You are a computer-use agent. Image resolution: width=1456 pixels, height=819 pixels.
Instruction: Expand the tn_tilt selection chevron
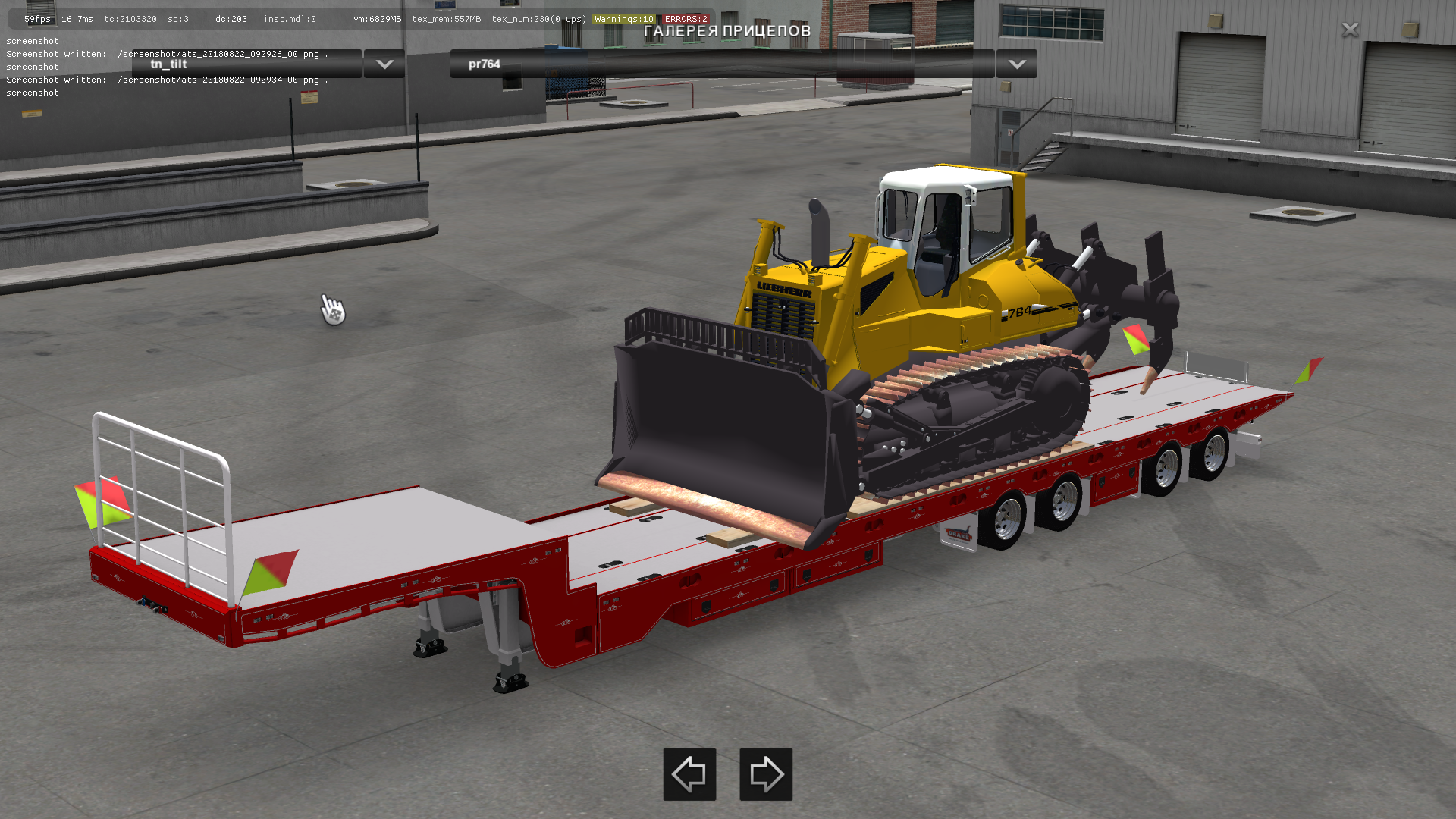(384, 64)
